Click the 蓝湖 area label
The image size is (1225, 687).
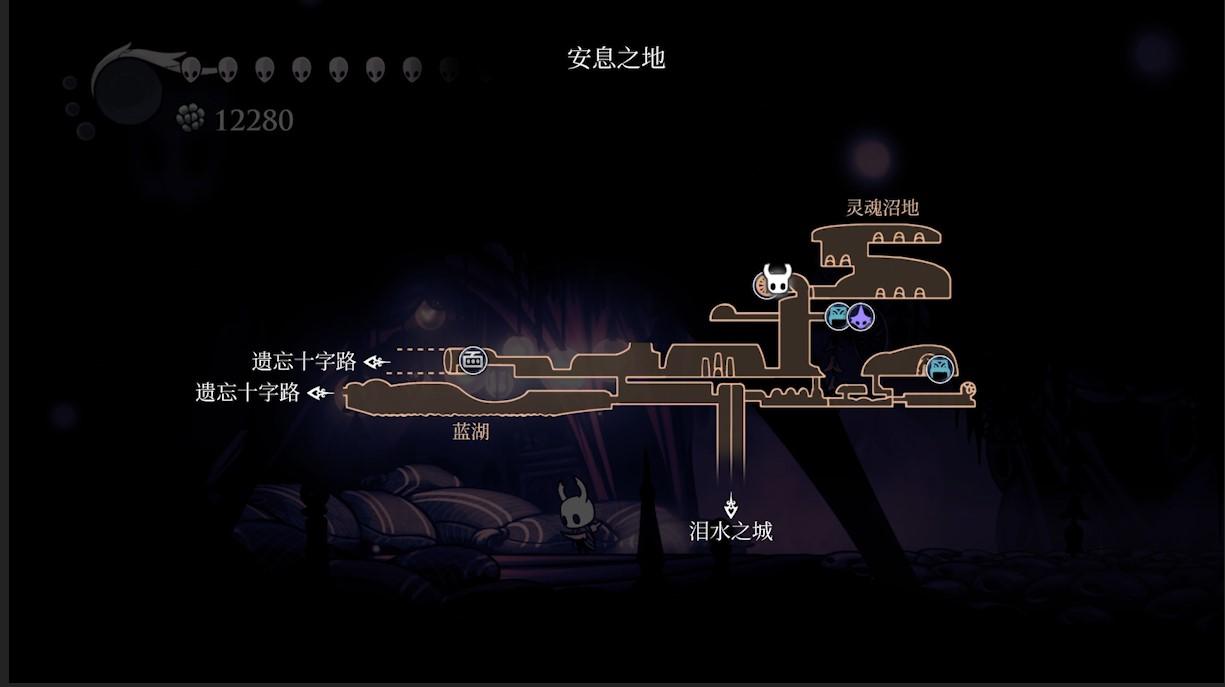pyautogui.click(x=471, y=432)
